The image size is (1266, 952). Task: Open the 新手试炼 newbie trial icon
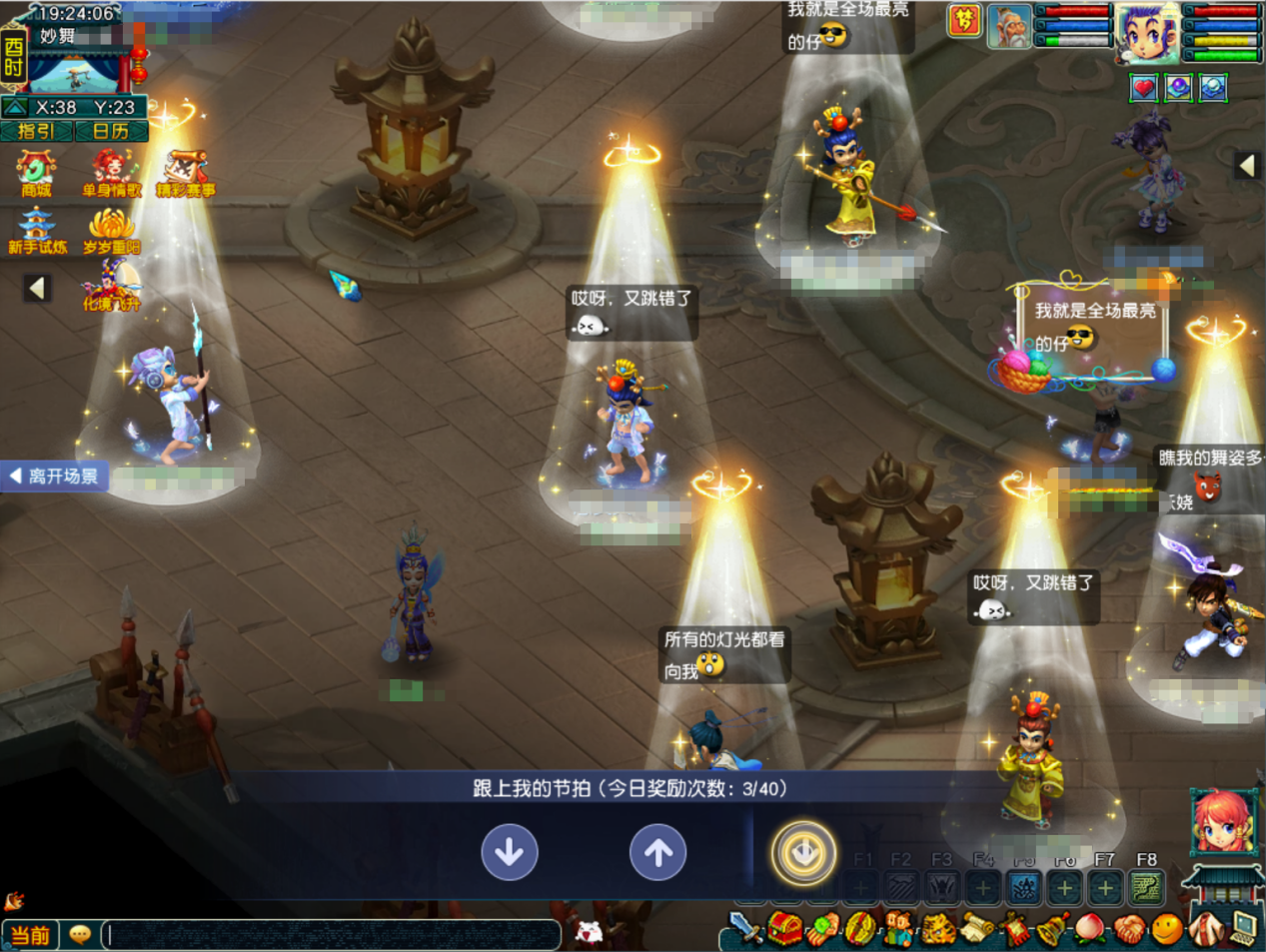coord(37,231)
